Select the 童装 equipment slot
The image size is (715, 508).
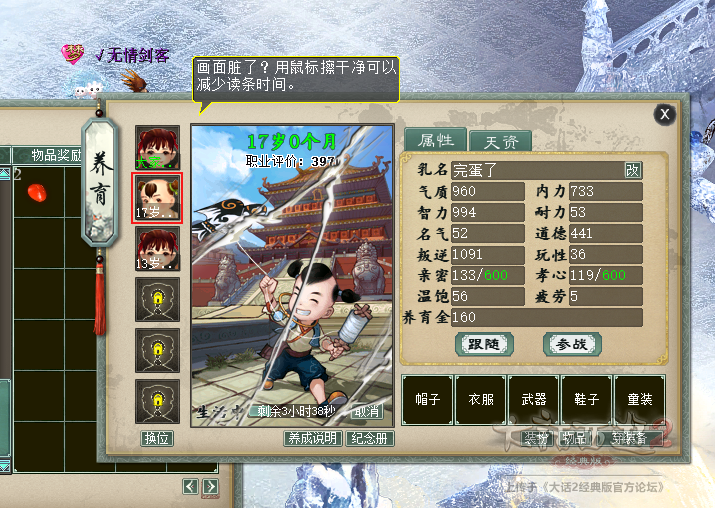639,399
